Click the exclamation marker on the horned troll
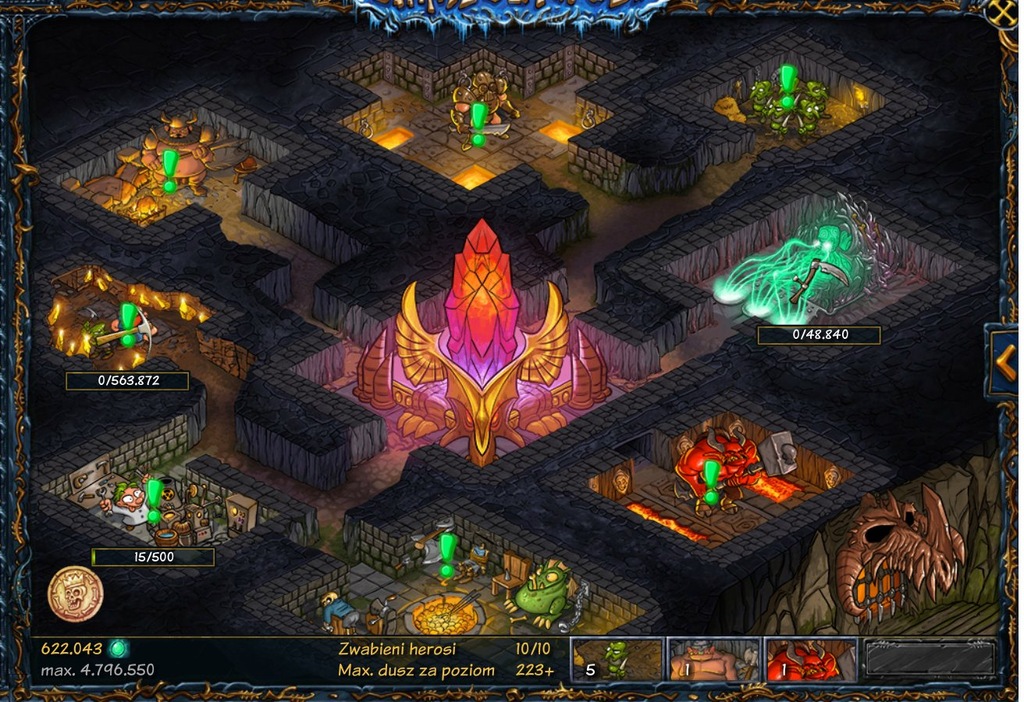The height and width of the screenshot is (702, 1024). (170, 168)
